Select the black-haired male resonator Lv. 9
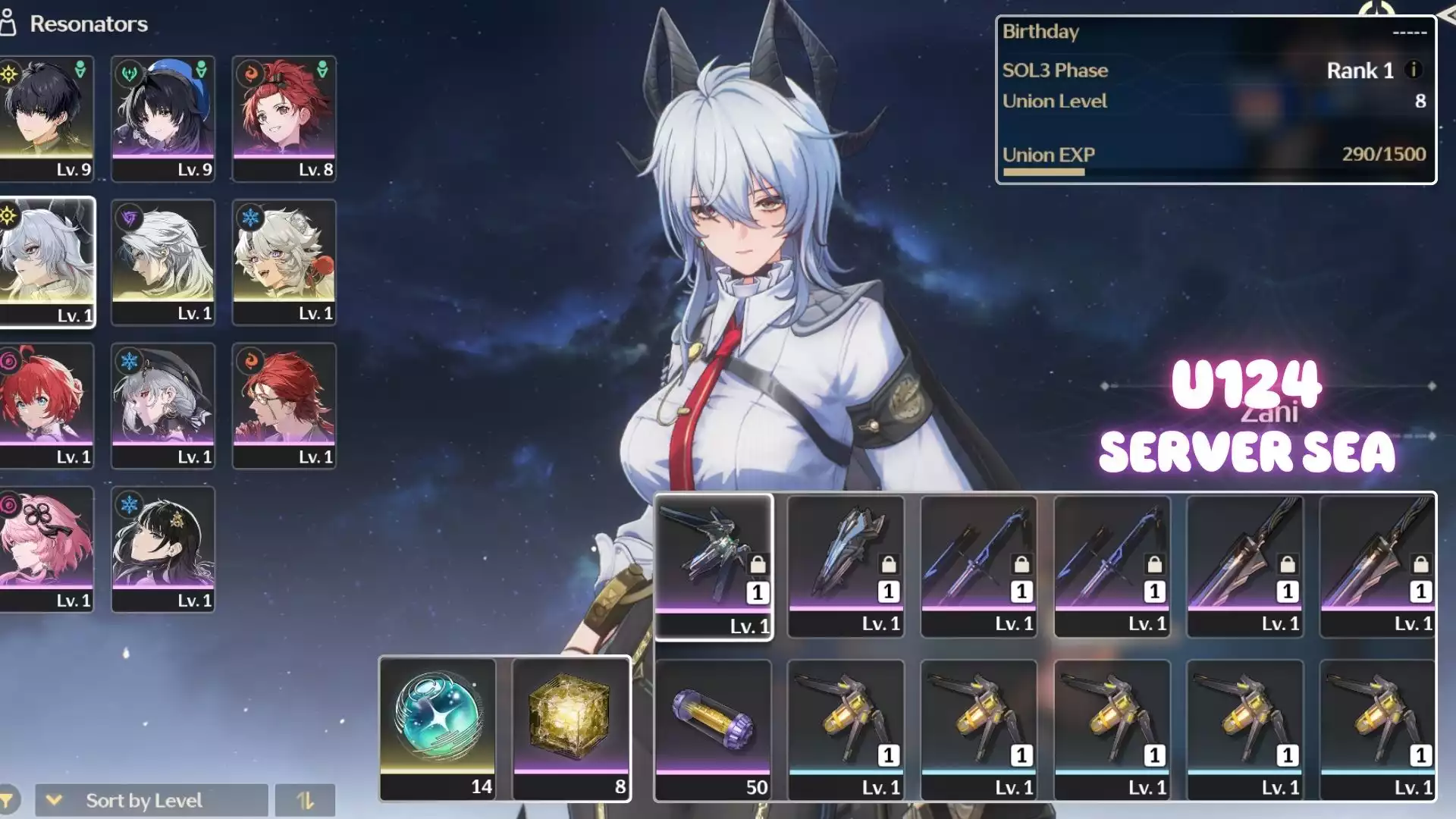This screenshot has width=1456, height=819. pos(47,118)
